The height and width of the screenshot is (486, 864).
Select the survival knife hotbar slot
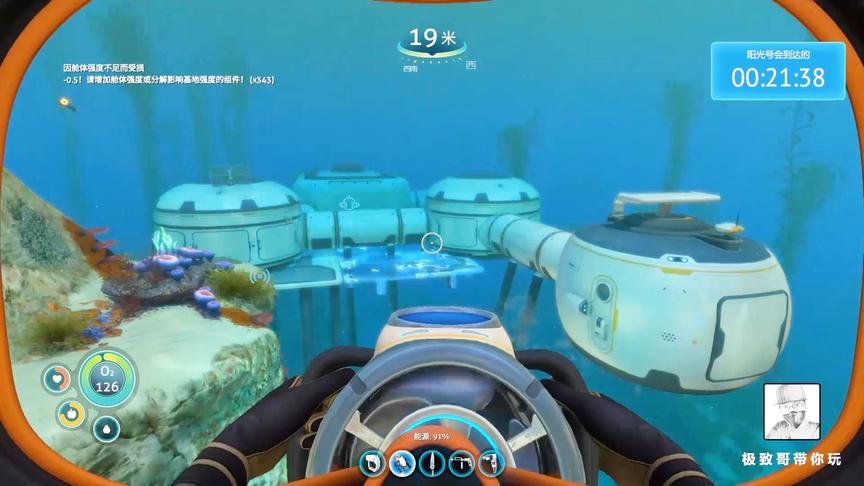(x=432, y=462)
